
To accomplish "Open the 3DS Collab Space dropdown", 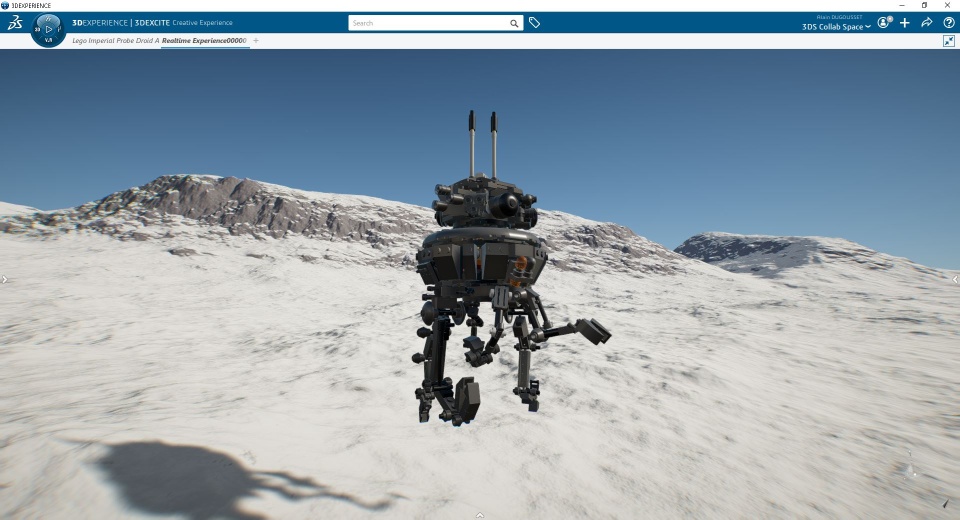I will tap(836, 27).
